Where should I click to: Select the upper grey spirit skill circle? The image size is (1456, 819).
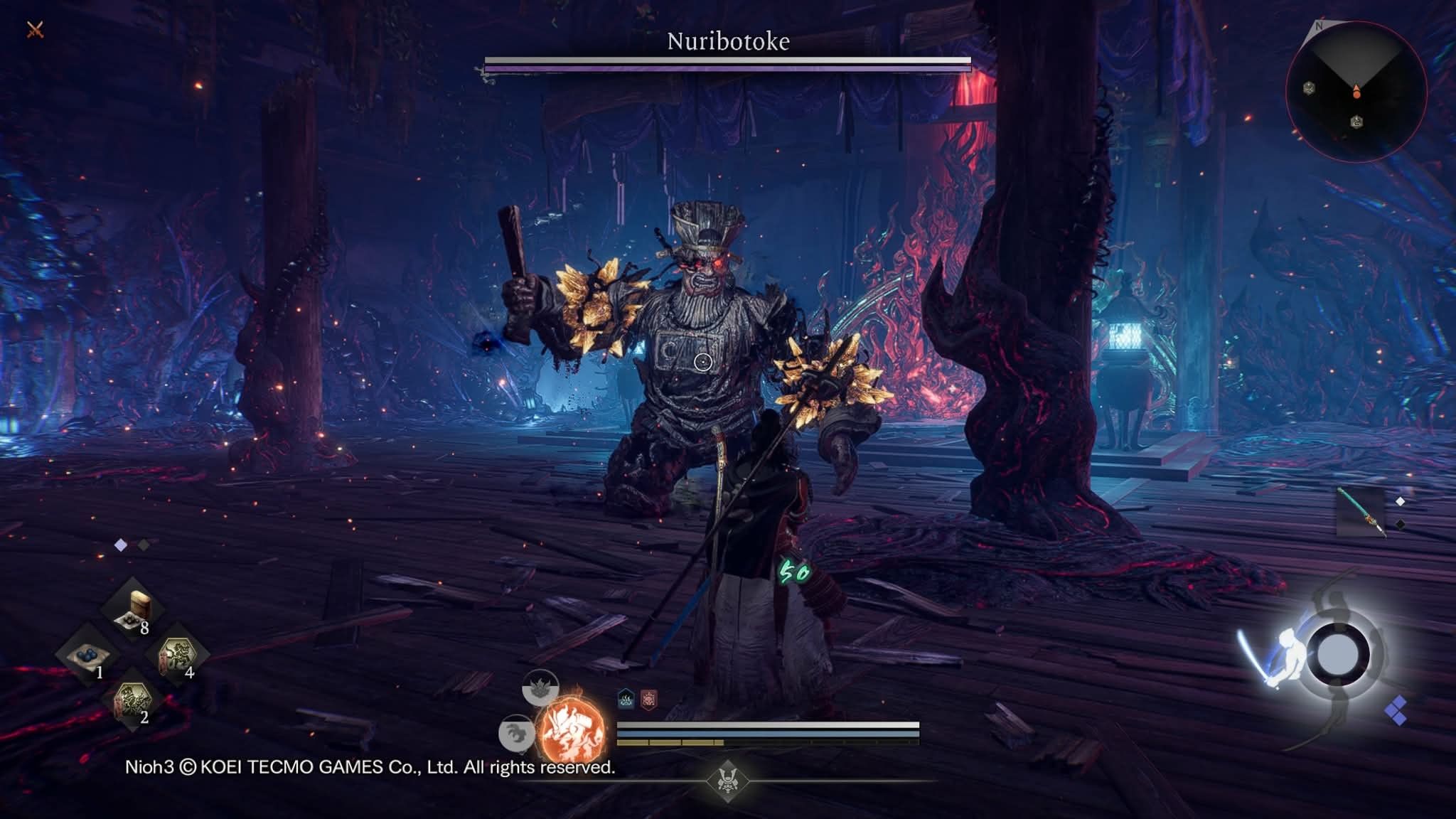540,687
